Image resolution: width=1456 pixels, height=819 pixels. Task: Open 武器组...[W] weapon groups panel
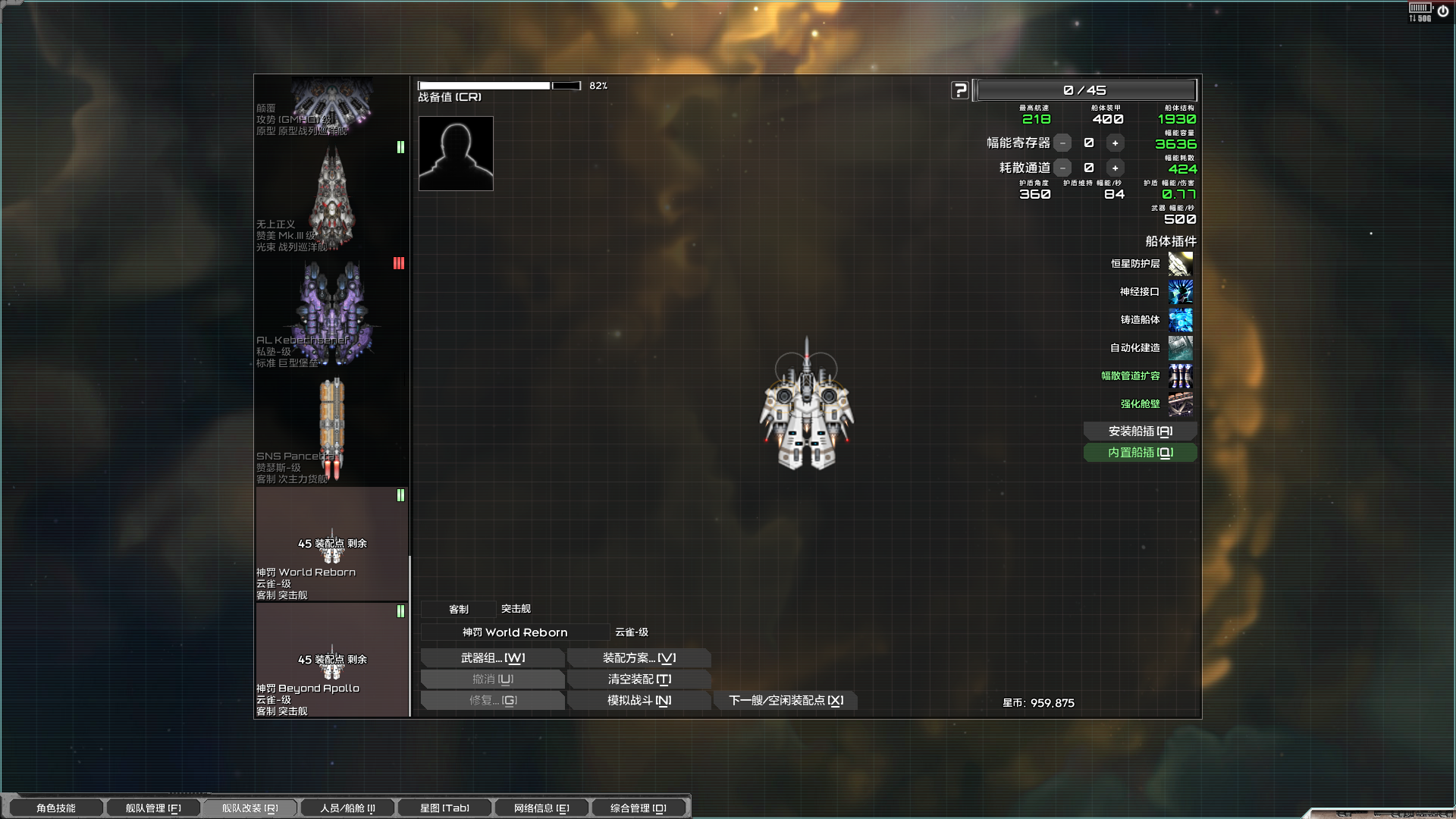(x=492, y=657)
